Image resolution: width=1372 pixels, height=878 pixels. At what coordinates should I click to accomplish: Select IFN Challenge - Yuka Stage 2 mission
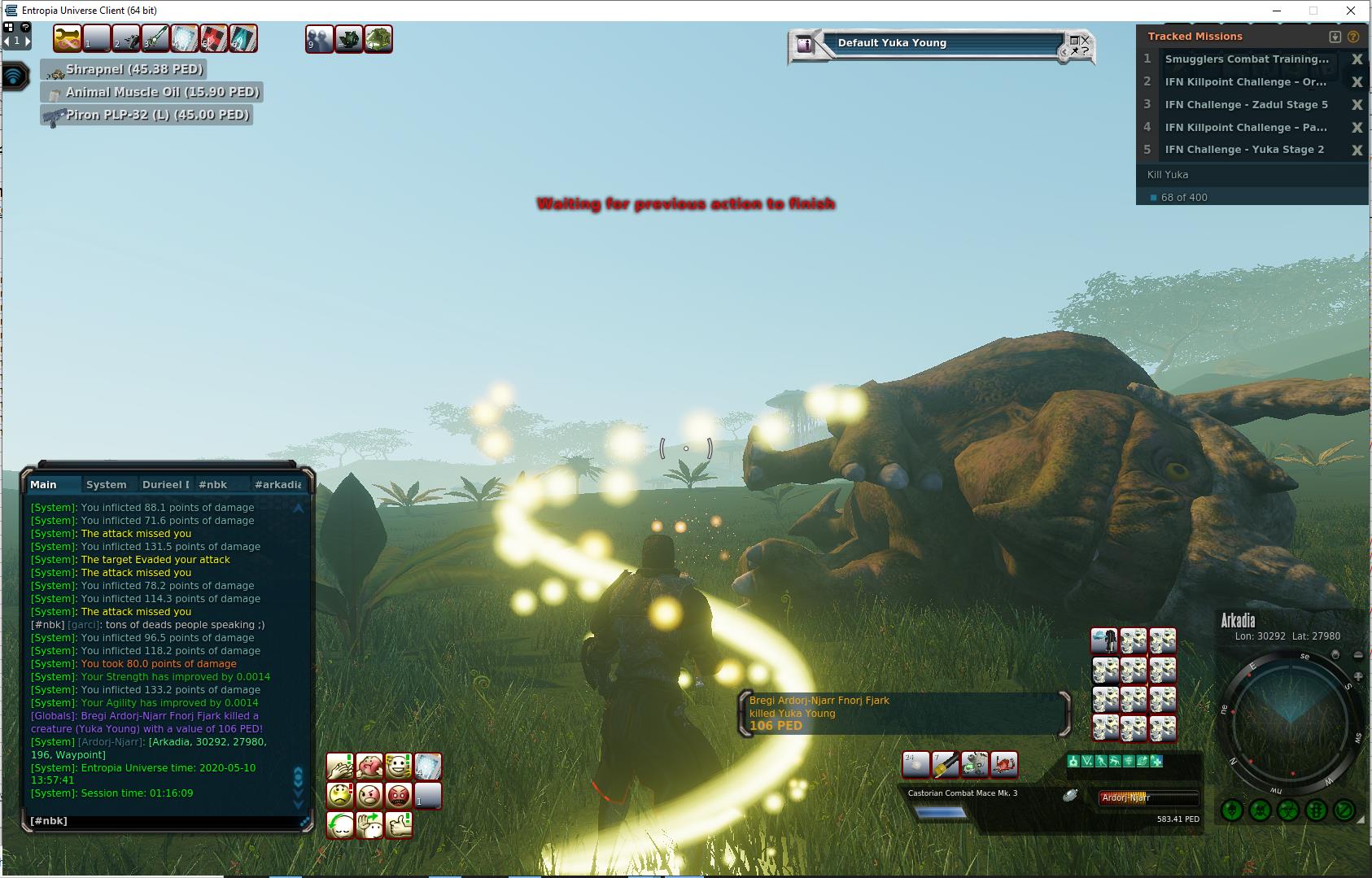tap(1244, 150)
